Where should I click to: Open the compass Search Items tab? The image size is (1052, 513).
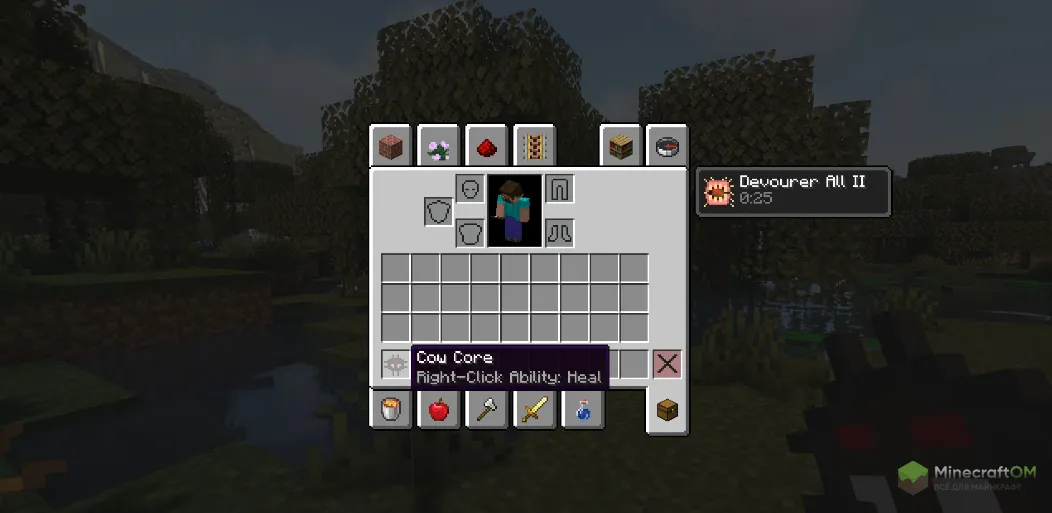667,147
